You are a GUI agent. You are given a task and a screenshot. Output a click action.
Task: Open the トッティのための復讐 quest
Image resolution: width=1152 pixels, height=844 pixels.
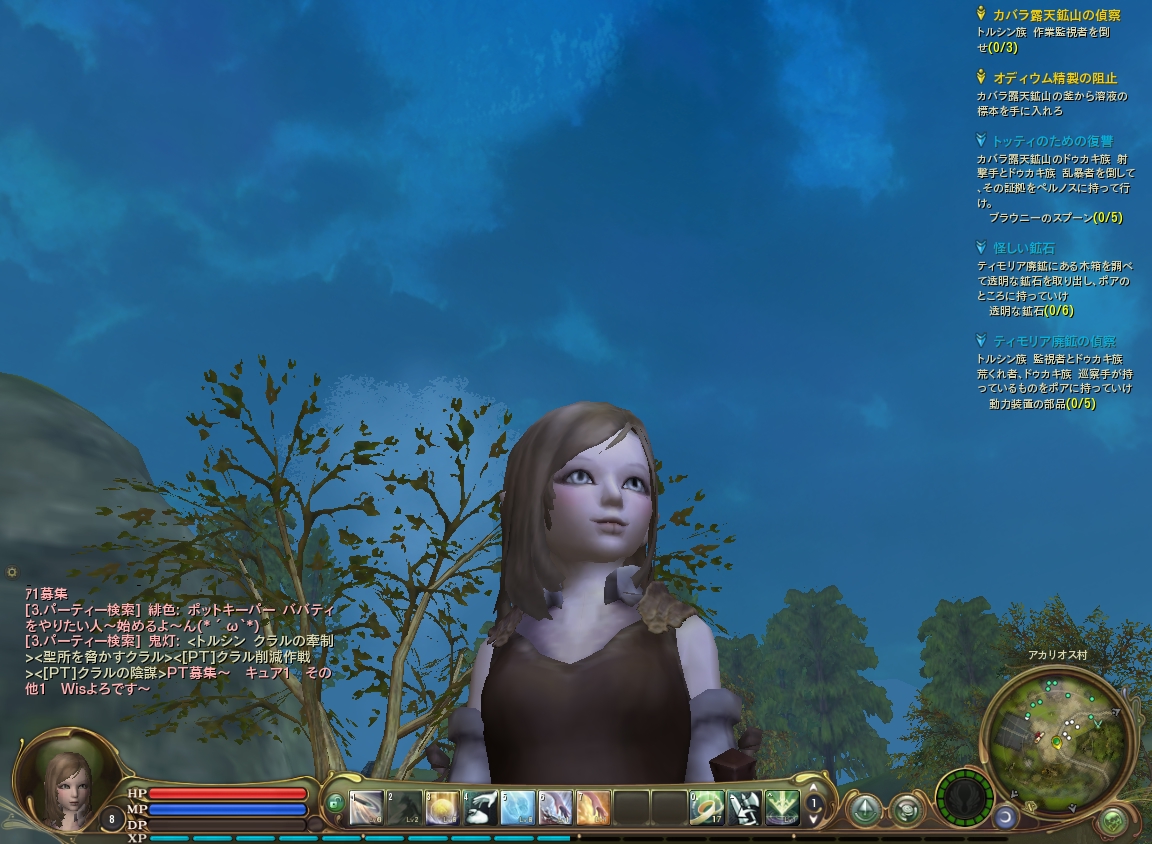(x=1052, y=141)
